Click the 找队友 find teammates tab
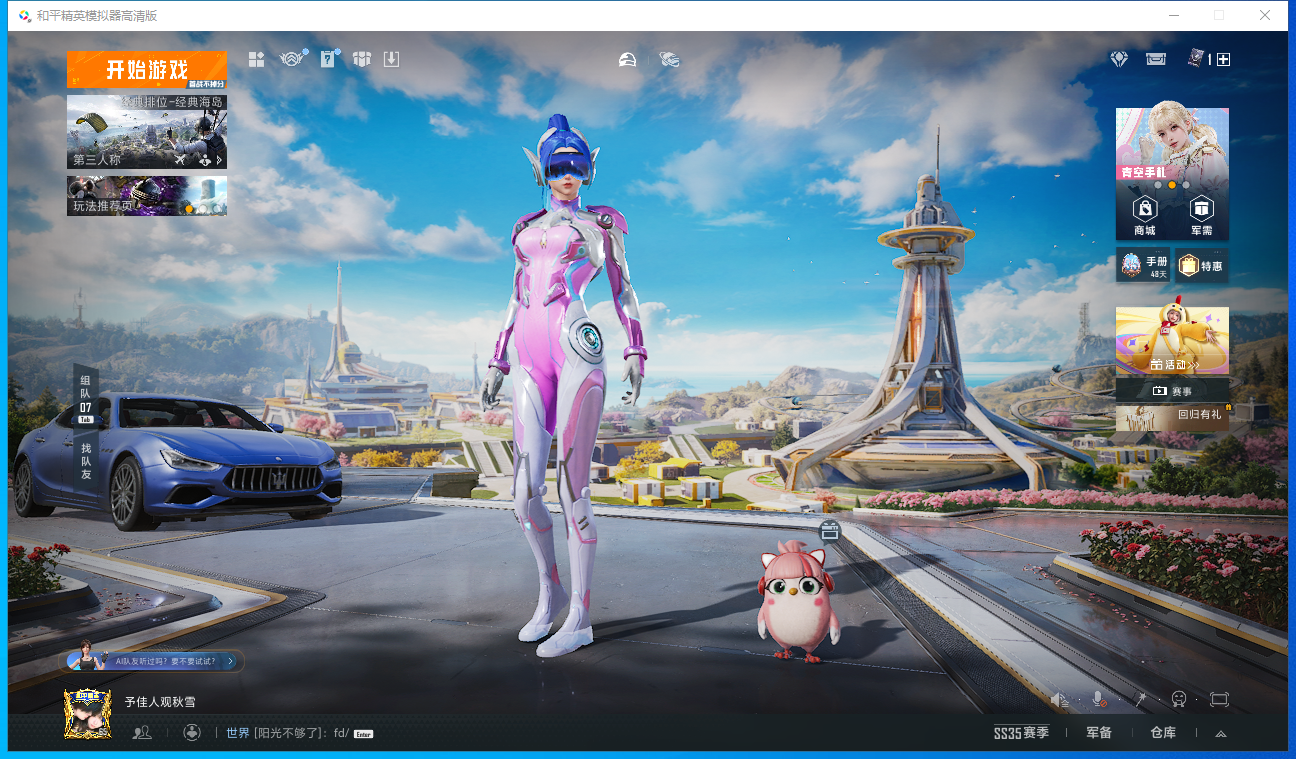The image size is (1296, 759). (86, 461)
